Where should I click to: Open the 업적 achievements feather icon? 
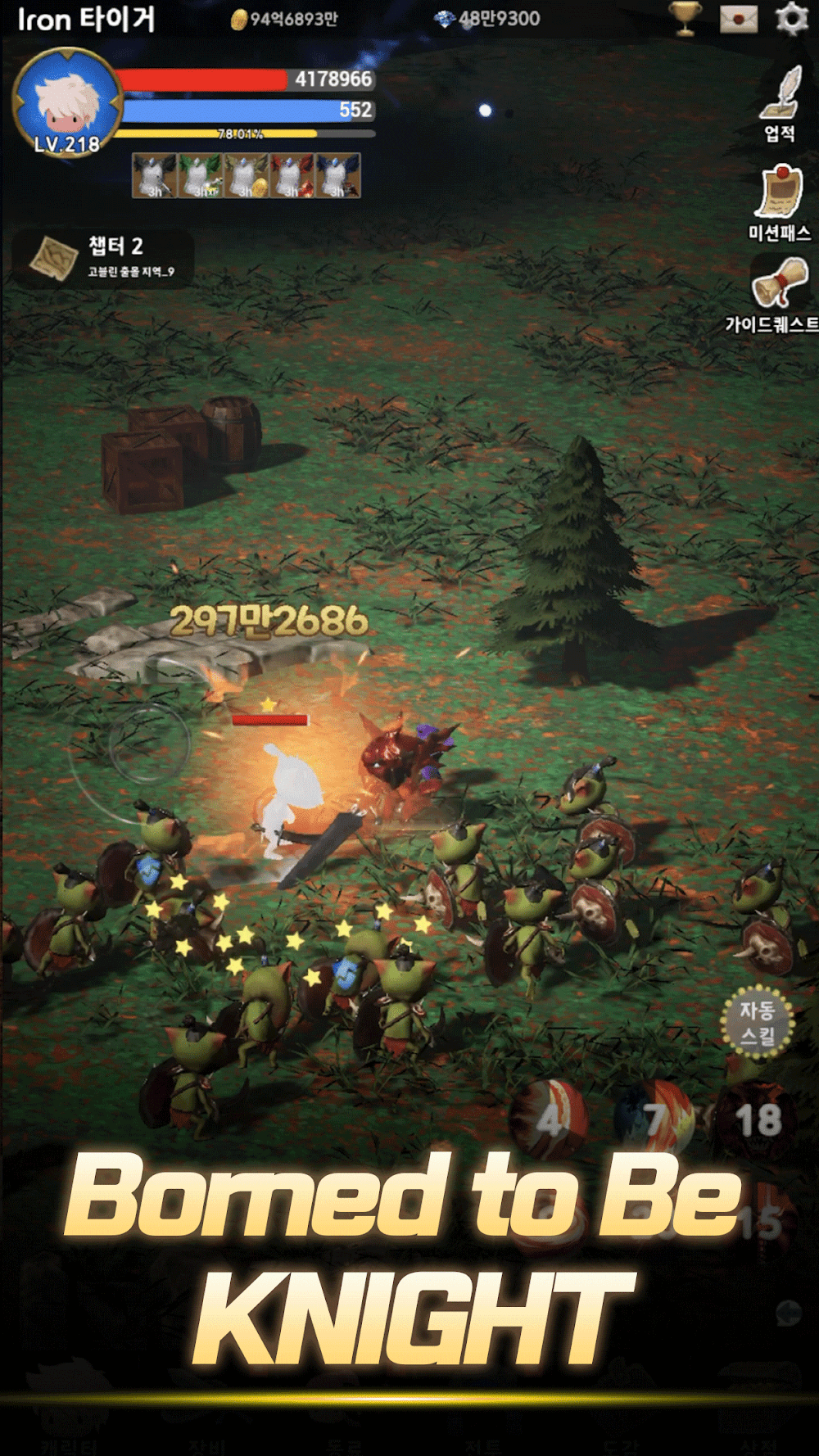[781, 102]
